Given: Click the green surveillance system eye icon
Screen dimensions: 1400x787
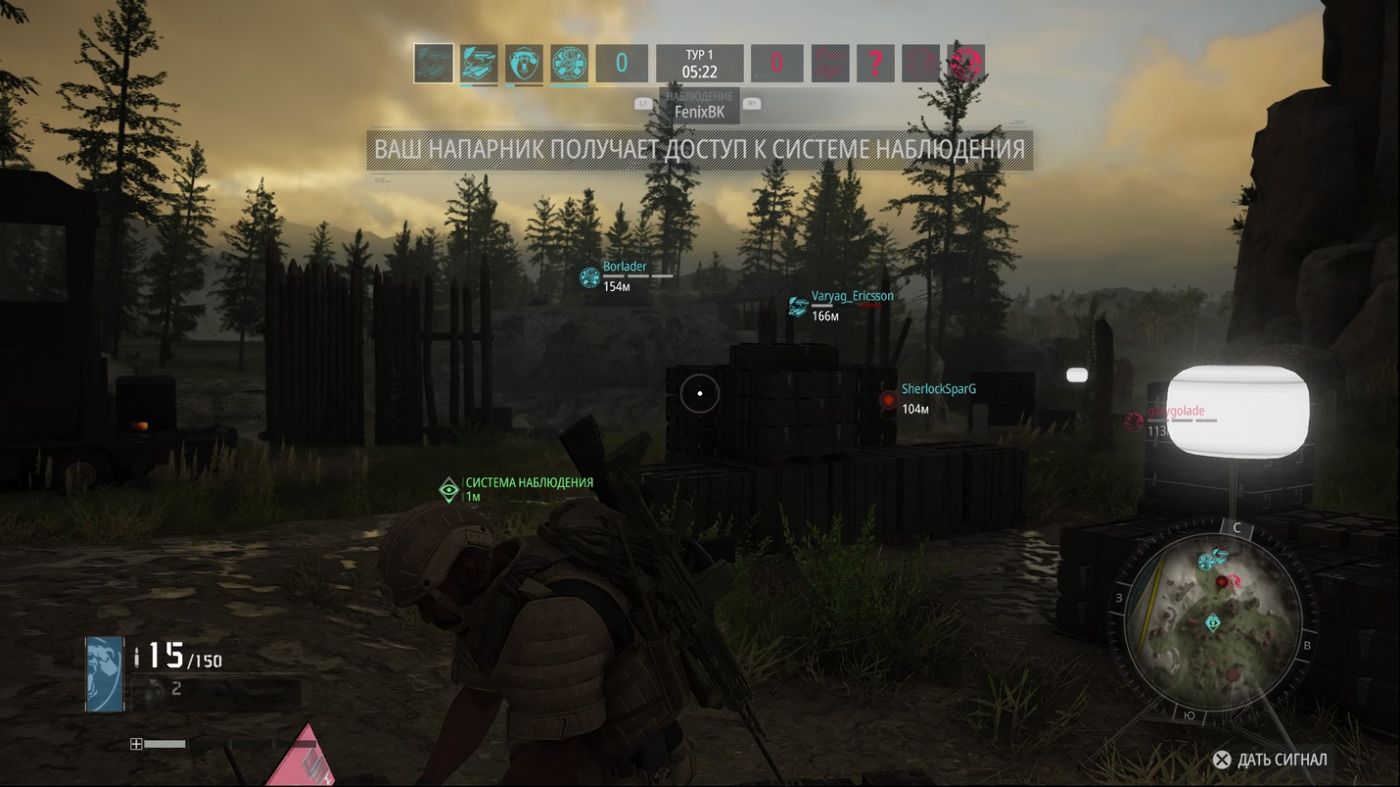Looking at the screenshot, I should (450, 489).
